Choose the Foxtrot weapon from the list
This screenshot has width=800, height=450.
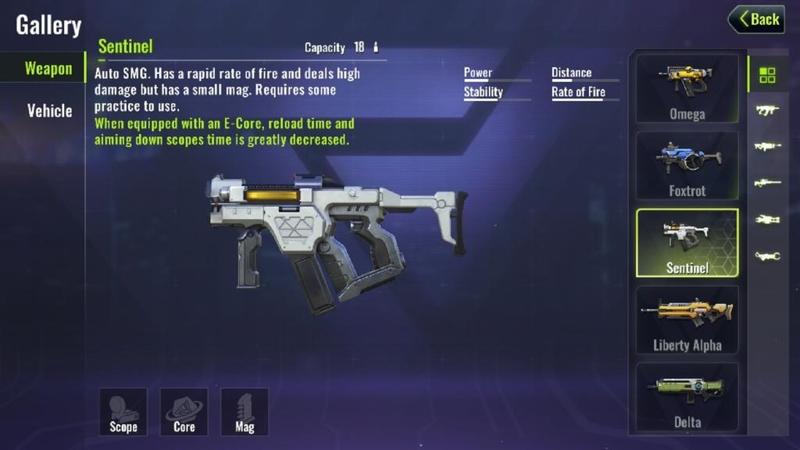click(687, 165)
